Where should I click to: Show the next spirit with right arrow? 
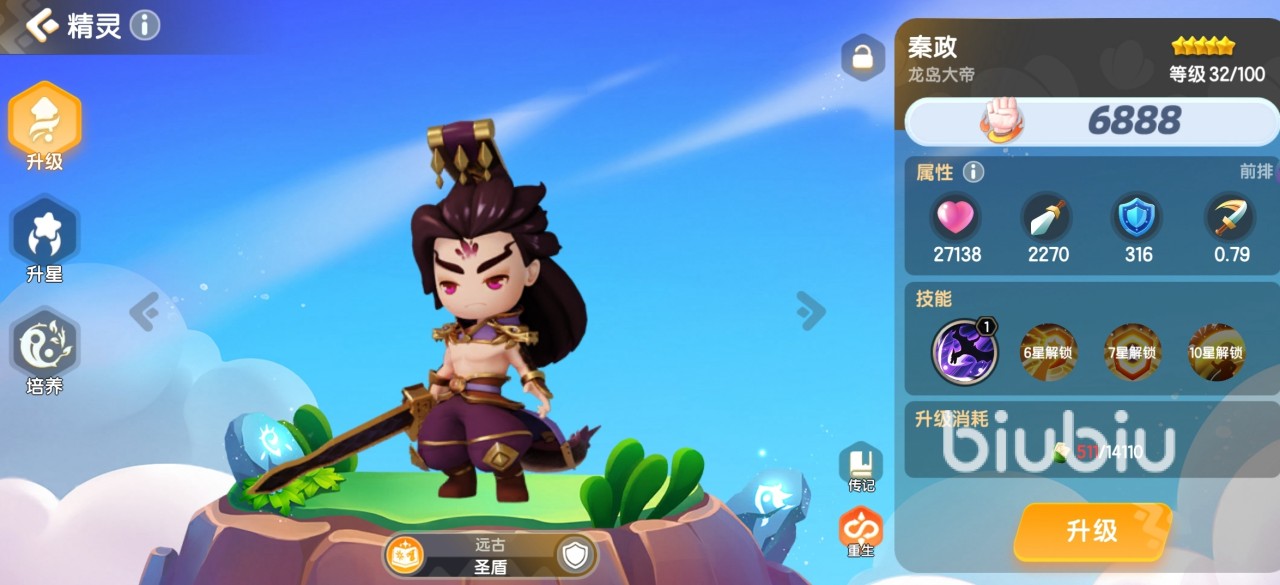point(810,311)
